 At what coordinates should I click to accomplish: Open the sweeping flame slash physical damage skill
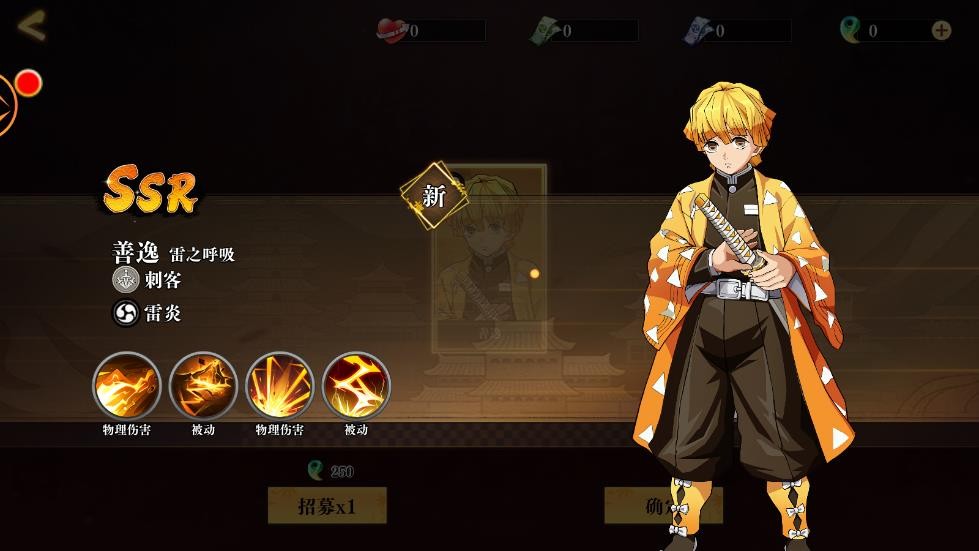(127, 386)
